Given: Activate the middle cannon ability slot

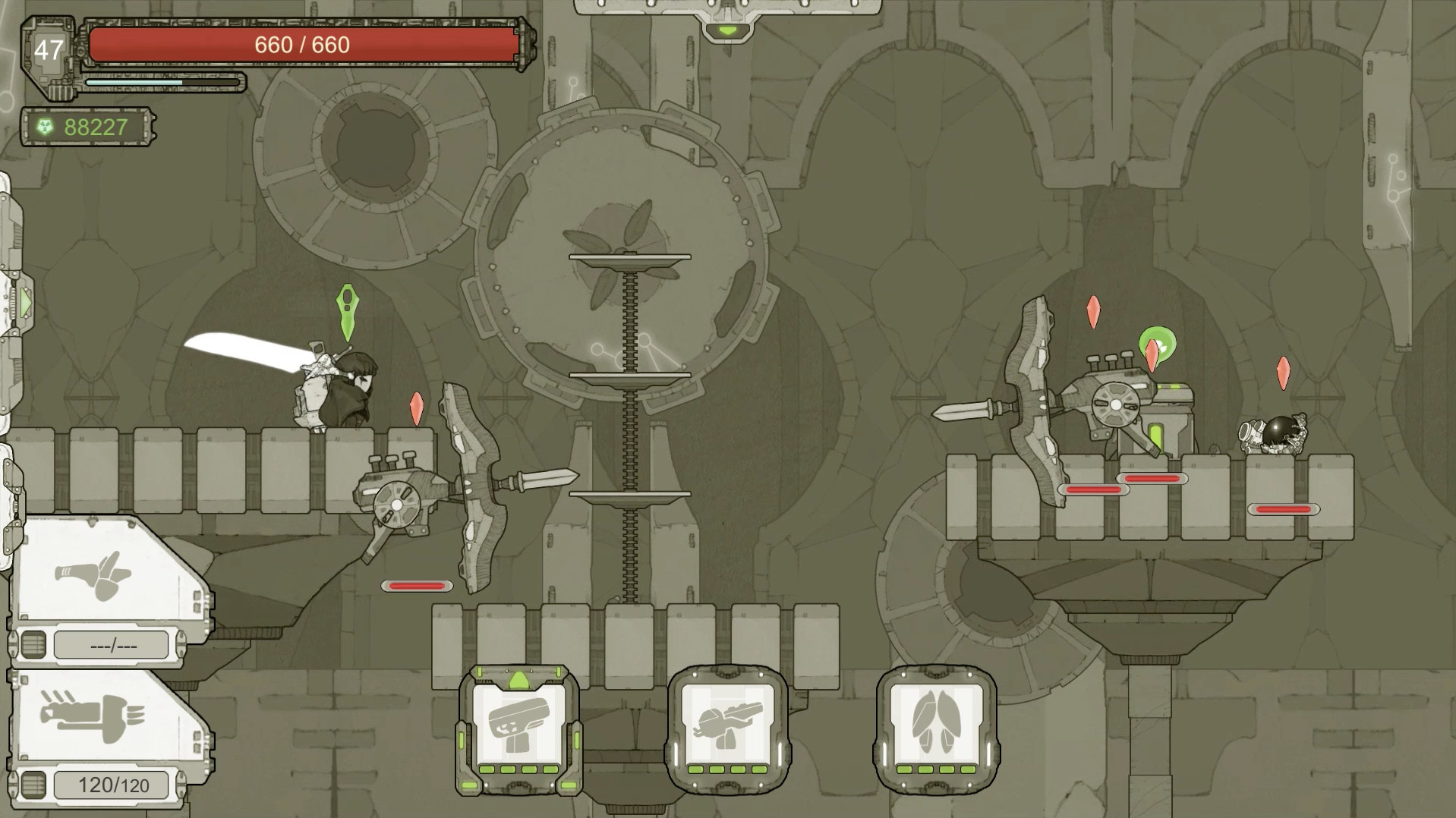Looking at the screenshot, I should pos(727,730).
